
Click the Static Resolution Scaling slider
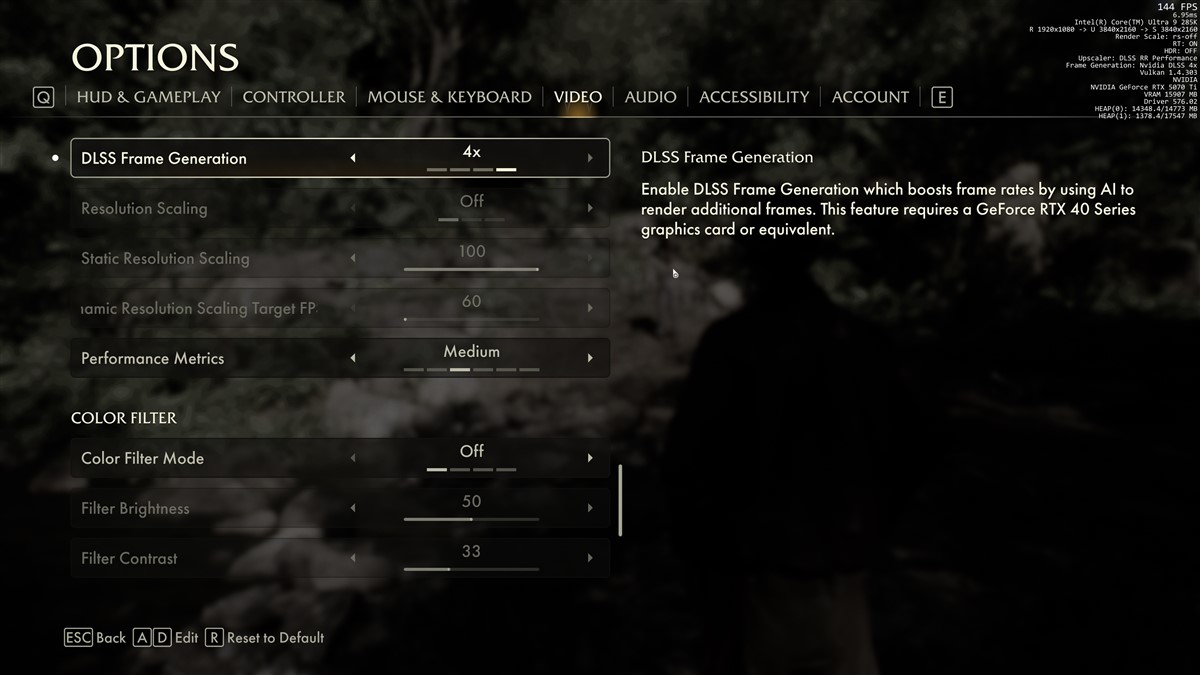click(471, 269)
